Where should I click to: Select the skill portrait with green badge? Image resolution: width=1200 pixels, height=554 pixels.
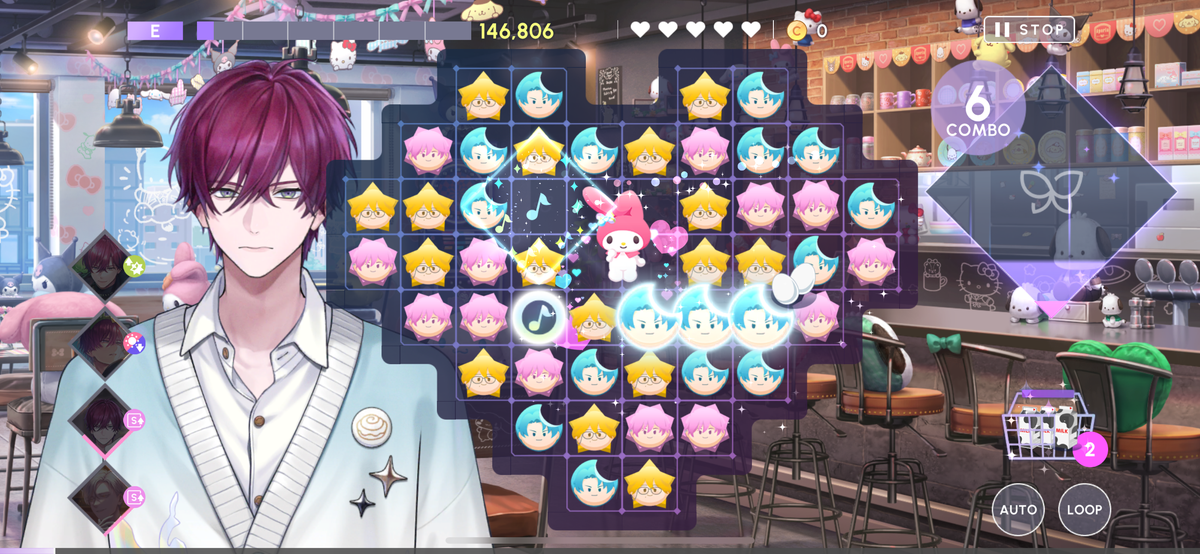click(106, 265)
